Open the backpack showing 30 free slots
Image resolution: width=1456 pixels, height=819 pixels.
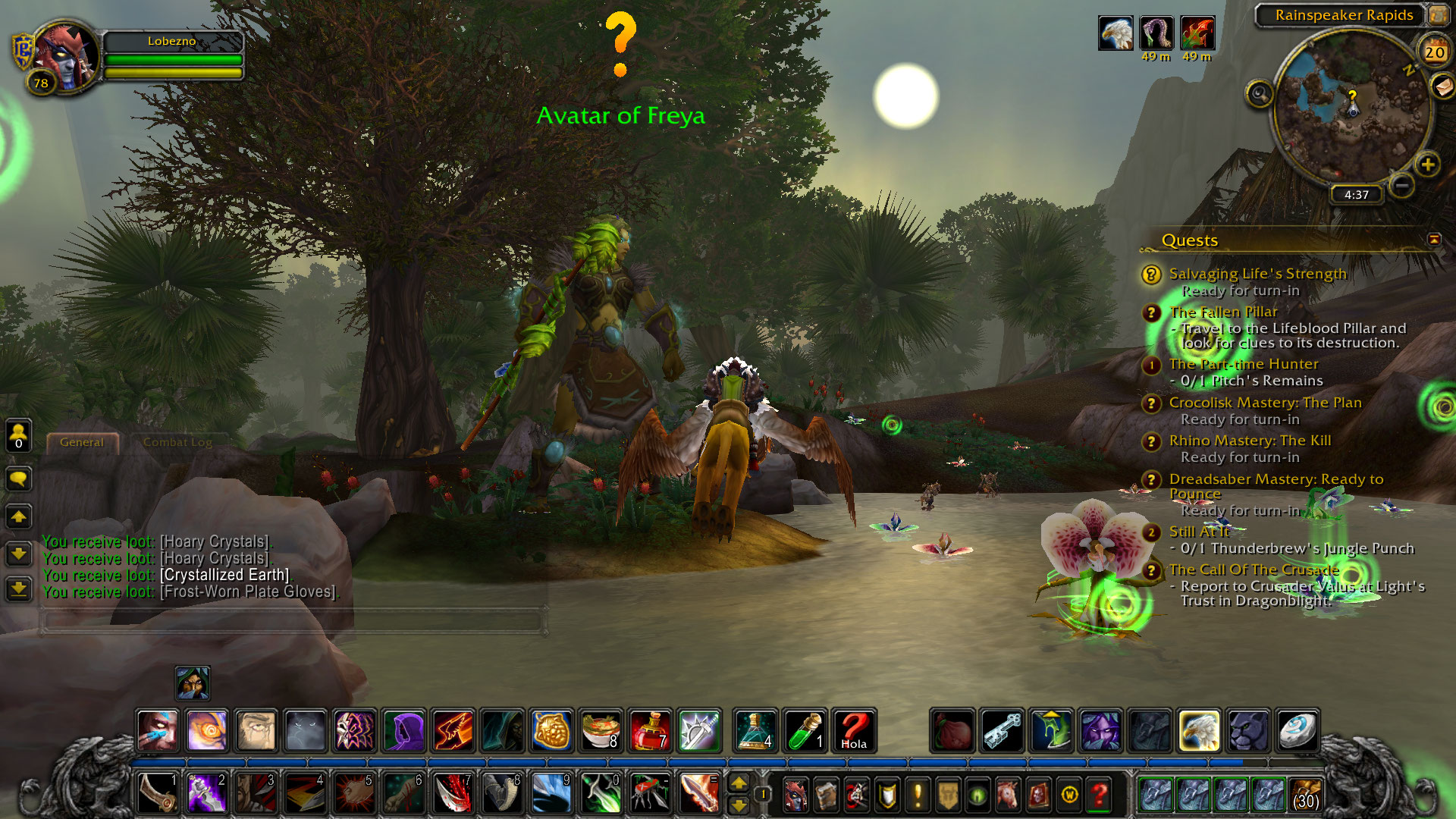1305,795
